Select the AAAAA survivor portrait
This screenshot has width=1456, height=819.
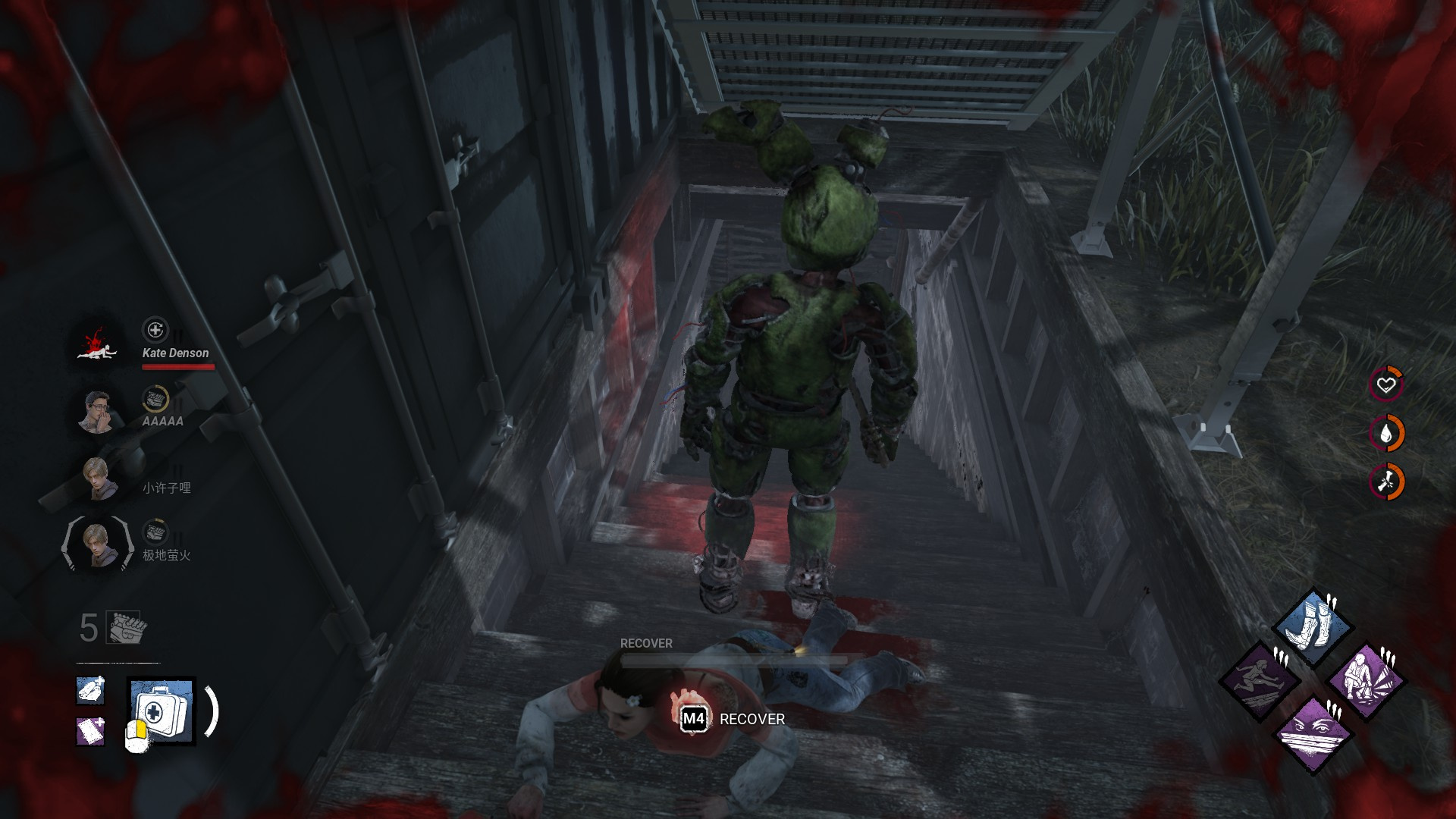tap(98, 411)
